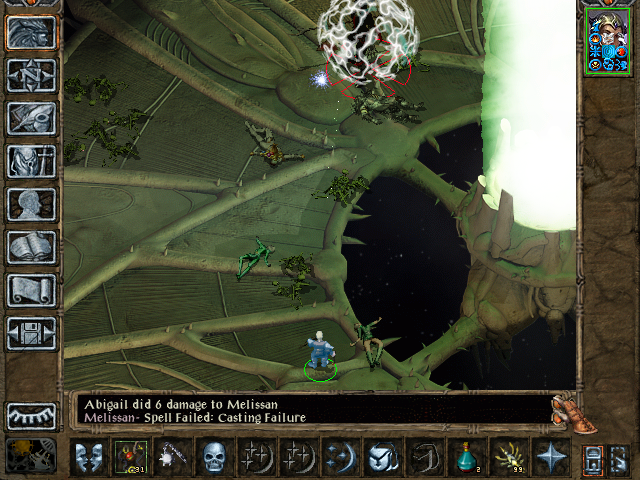Open the options floppy disk menu
This screenshot has width=640, height=480.
pos(31,333)
